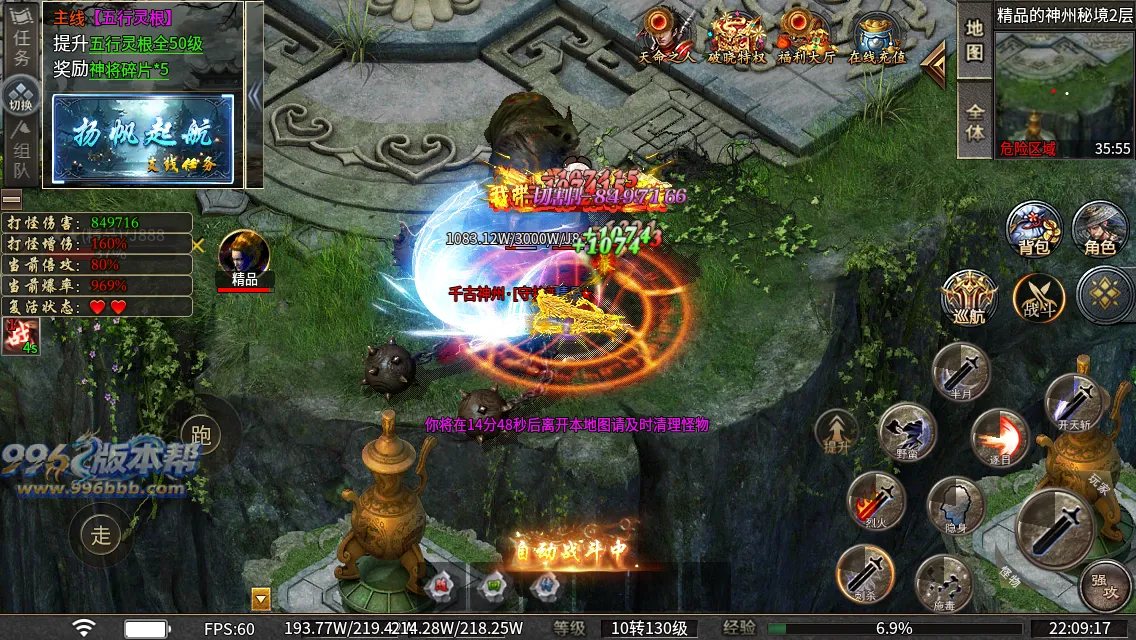
Task: Trigger the 烈火 fire sword skill
Action: (x=876, y=500)
